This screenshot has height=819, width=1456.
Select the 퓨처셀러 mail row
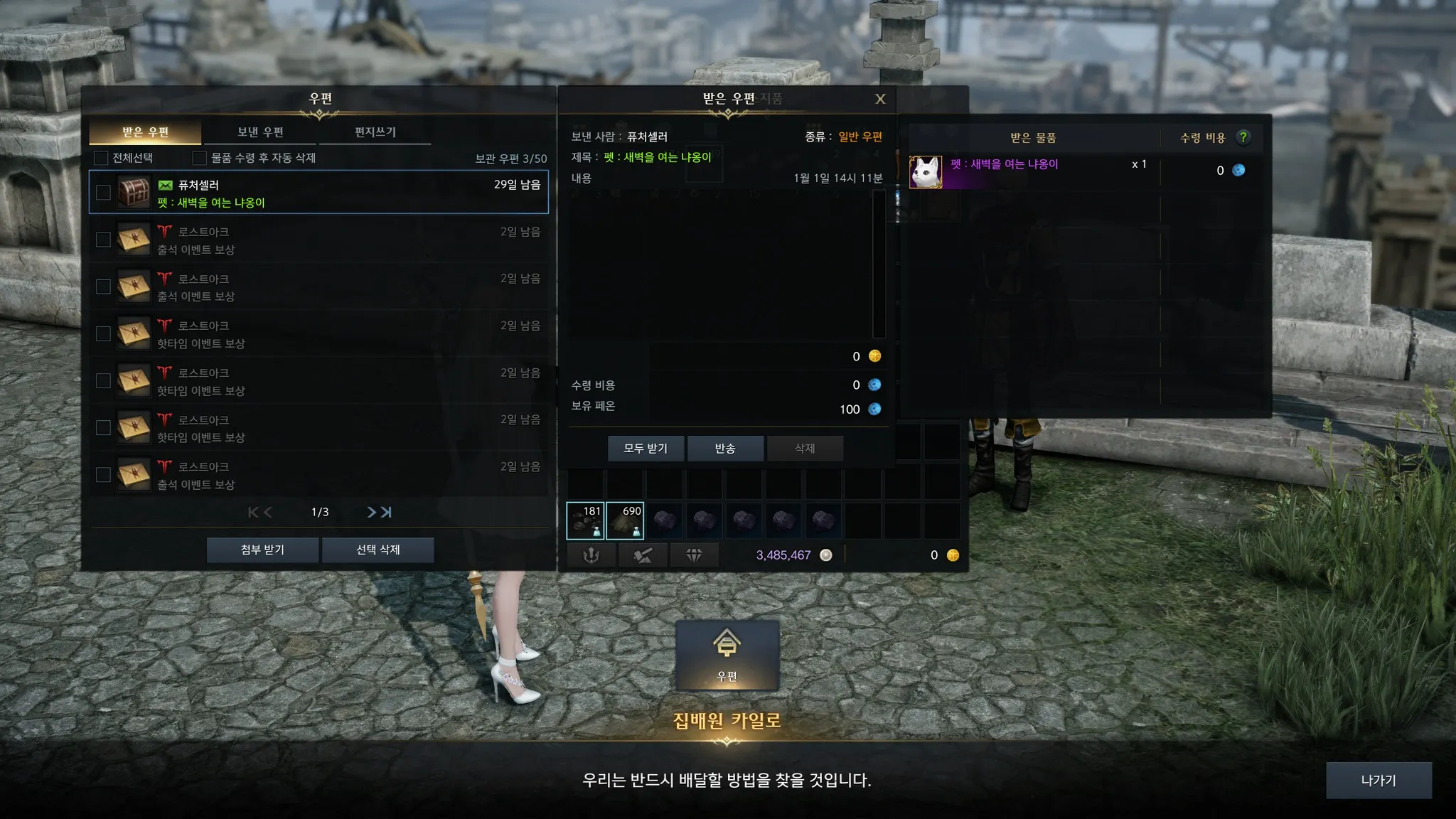point(341,193)
